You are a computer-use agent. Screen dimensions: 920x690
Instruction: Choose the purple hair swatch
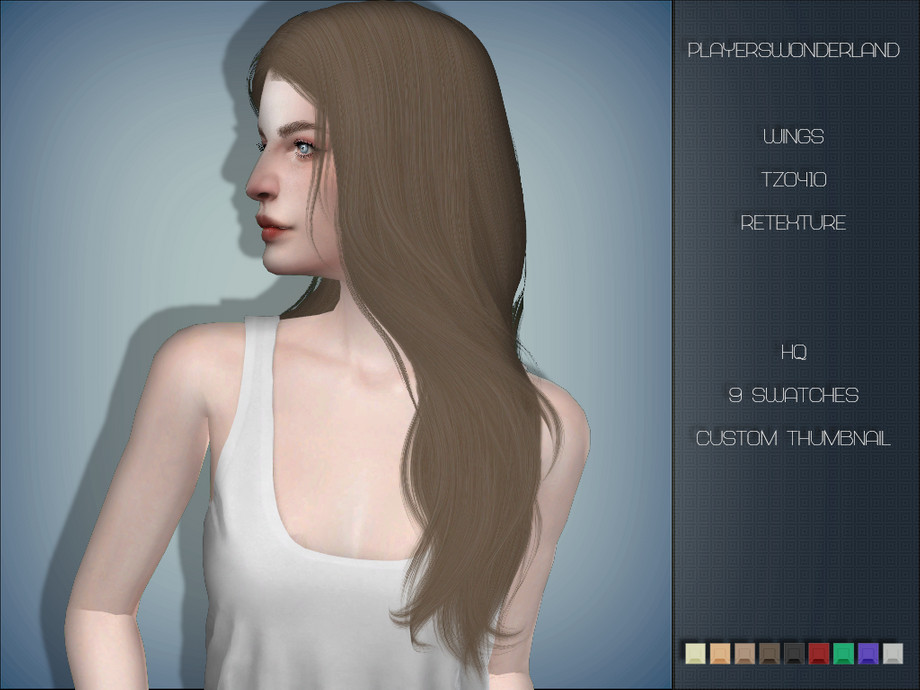tap(867, 653)
